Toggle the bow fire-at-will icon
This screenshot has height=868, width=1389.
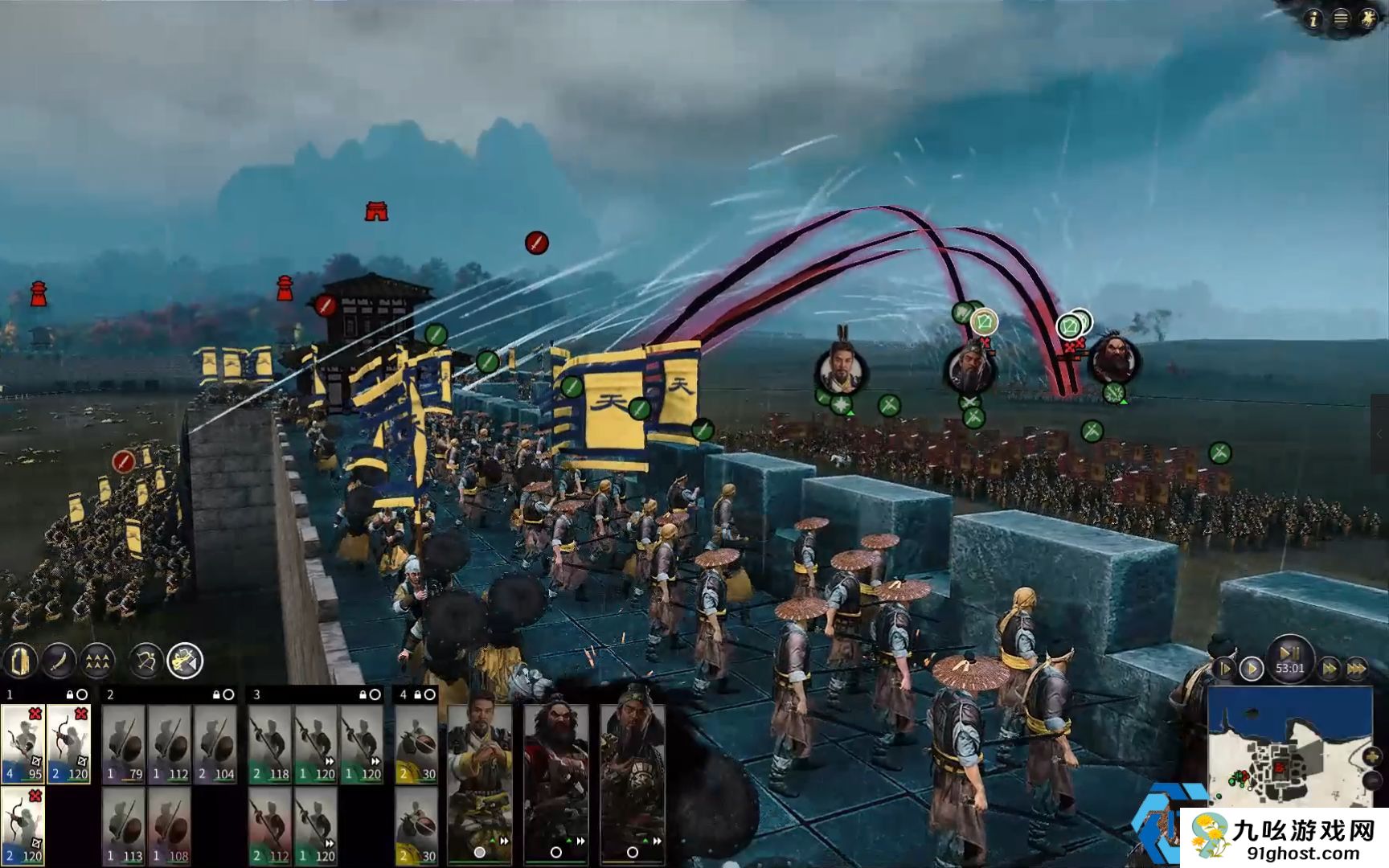(145, 661)
